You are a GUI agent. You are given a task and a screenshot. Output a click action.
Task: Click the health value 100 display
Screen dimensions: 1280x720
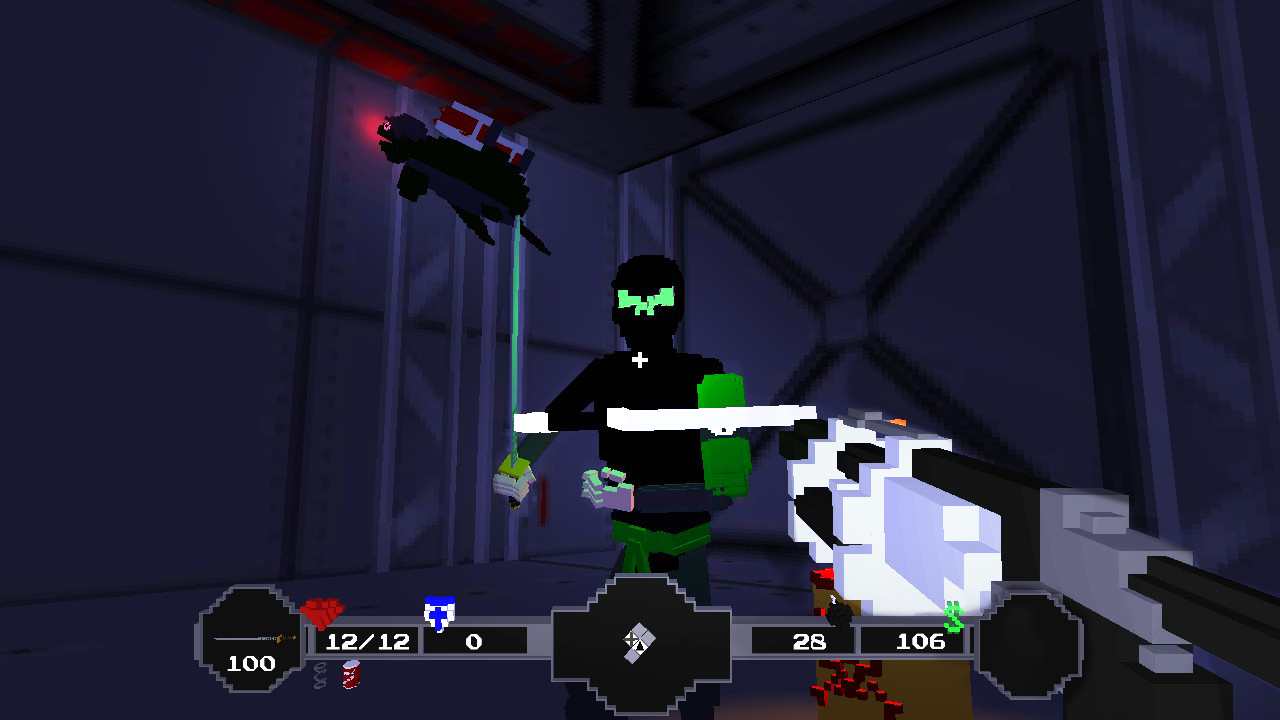254,663
